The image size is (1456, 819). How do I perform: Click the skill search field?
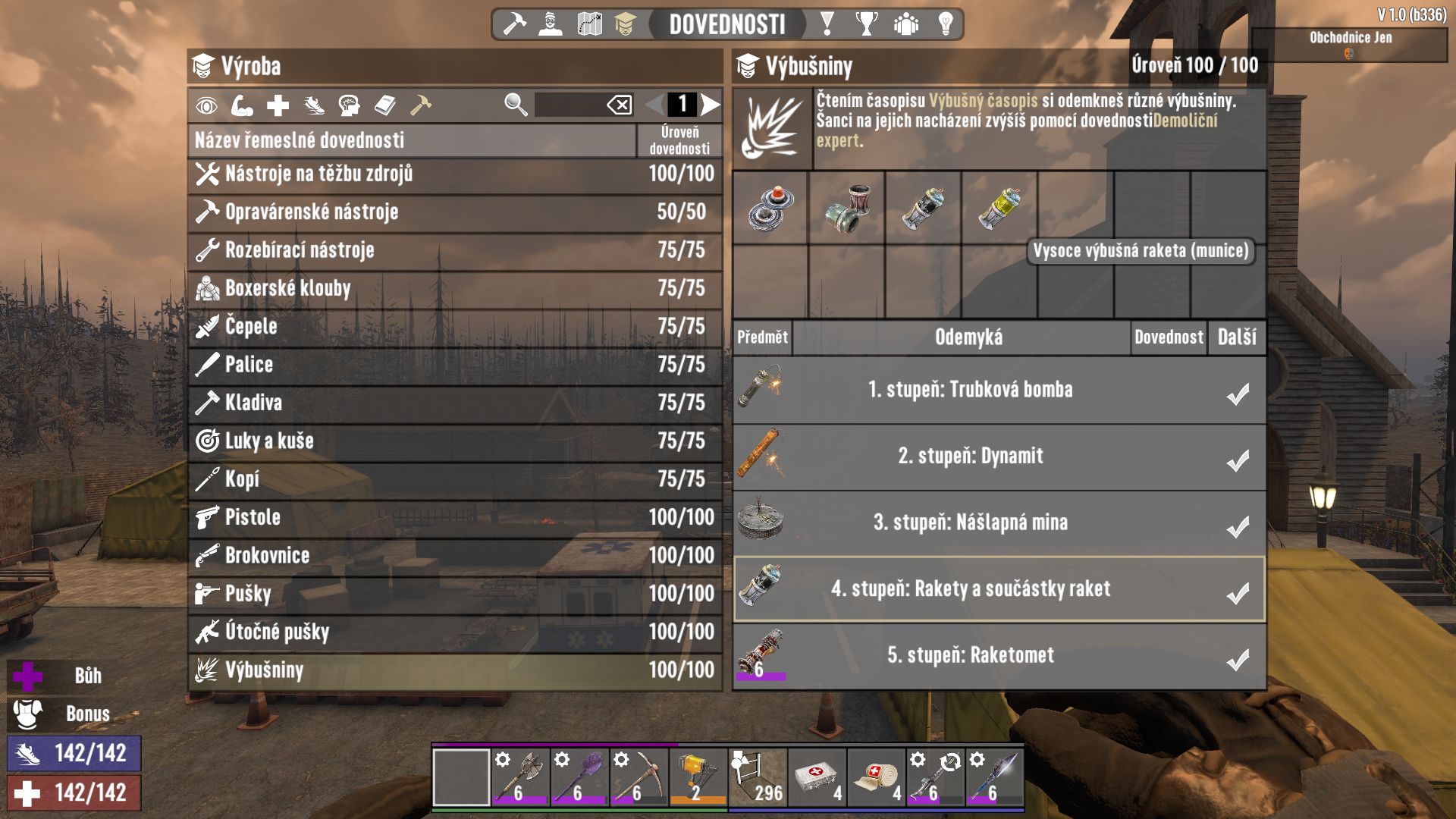click(x=569, y=105)
